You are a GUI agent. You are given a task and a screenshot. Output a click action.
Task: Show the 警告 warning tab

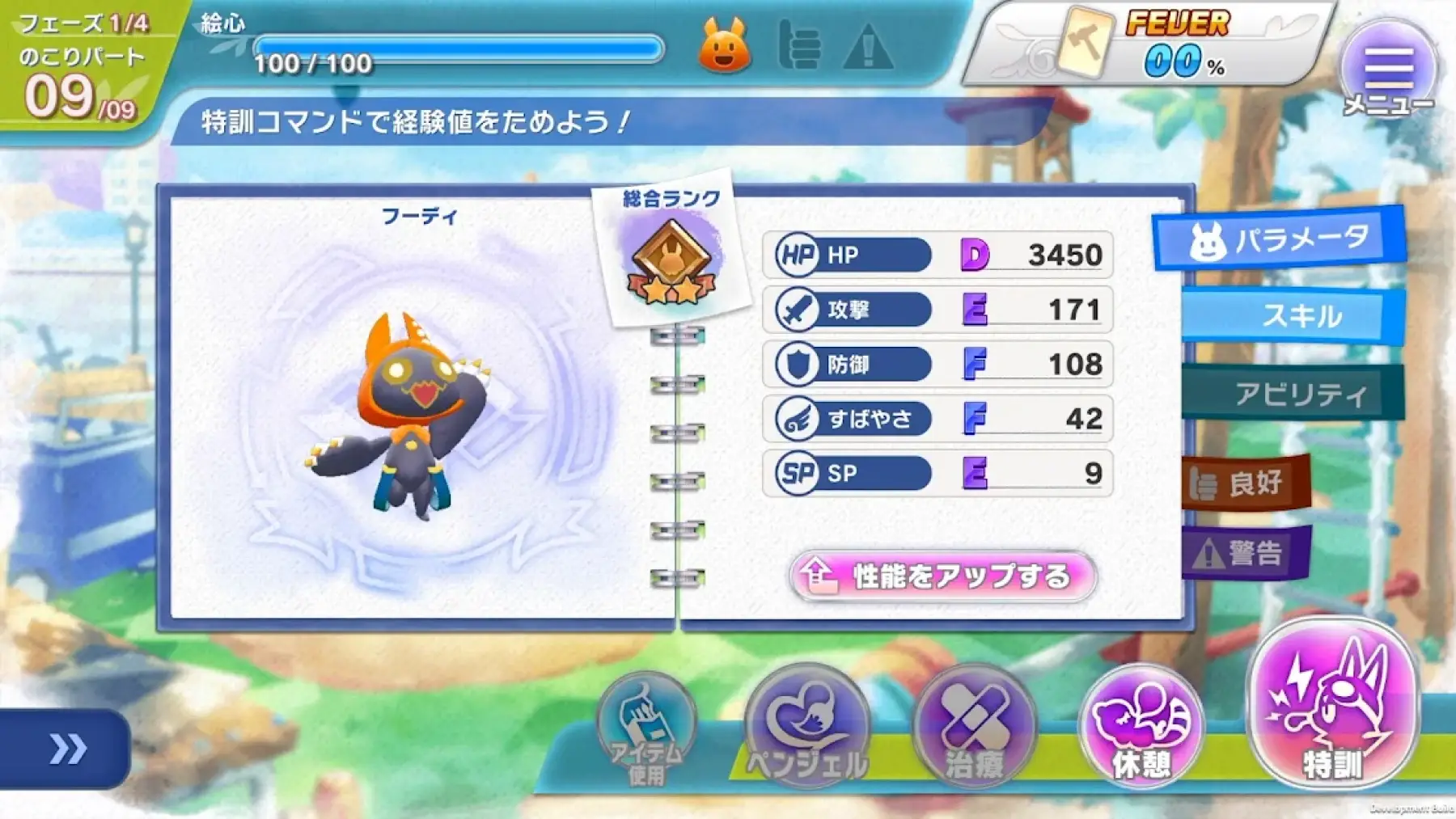1244,553
